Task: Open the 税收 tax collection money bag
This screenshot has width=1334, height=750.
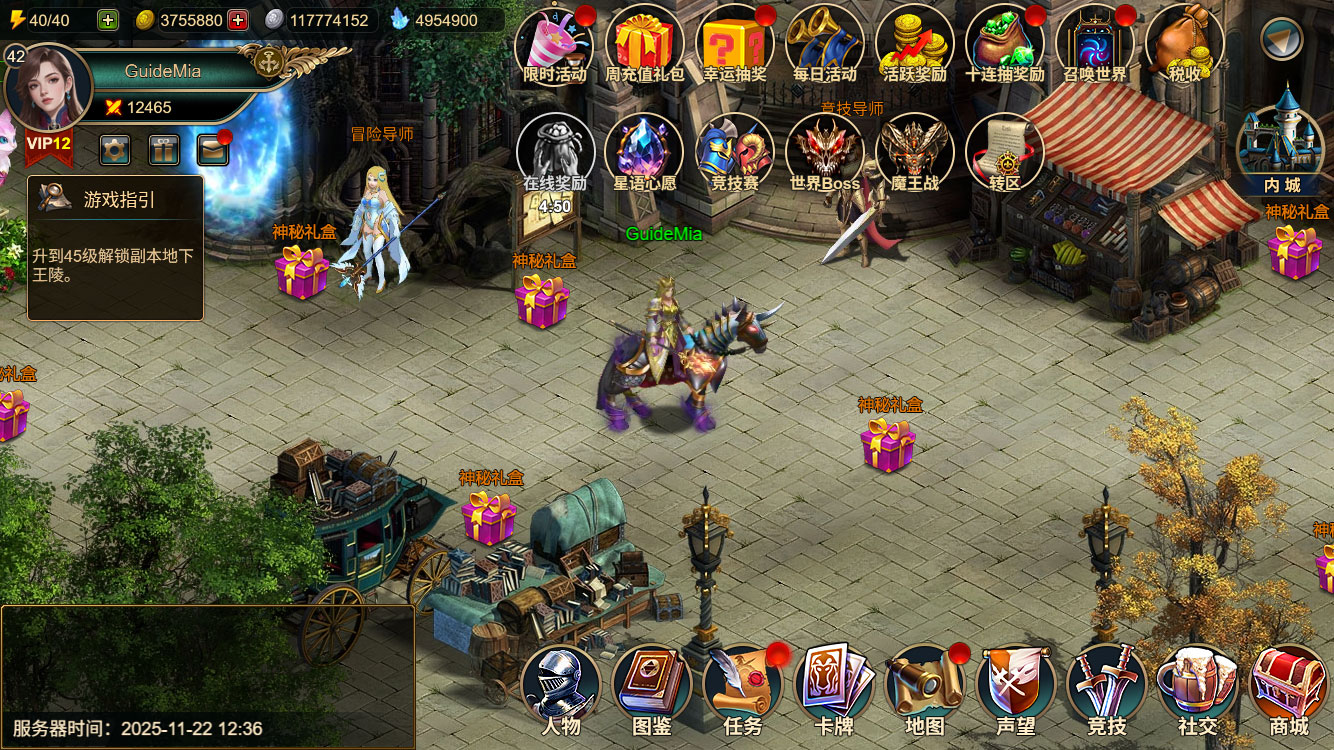Action: (x=1184, y=45)
